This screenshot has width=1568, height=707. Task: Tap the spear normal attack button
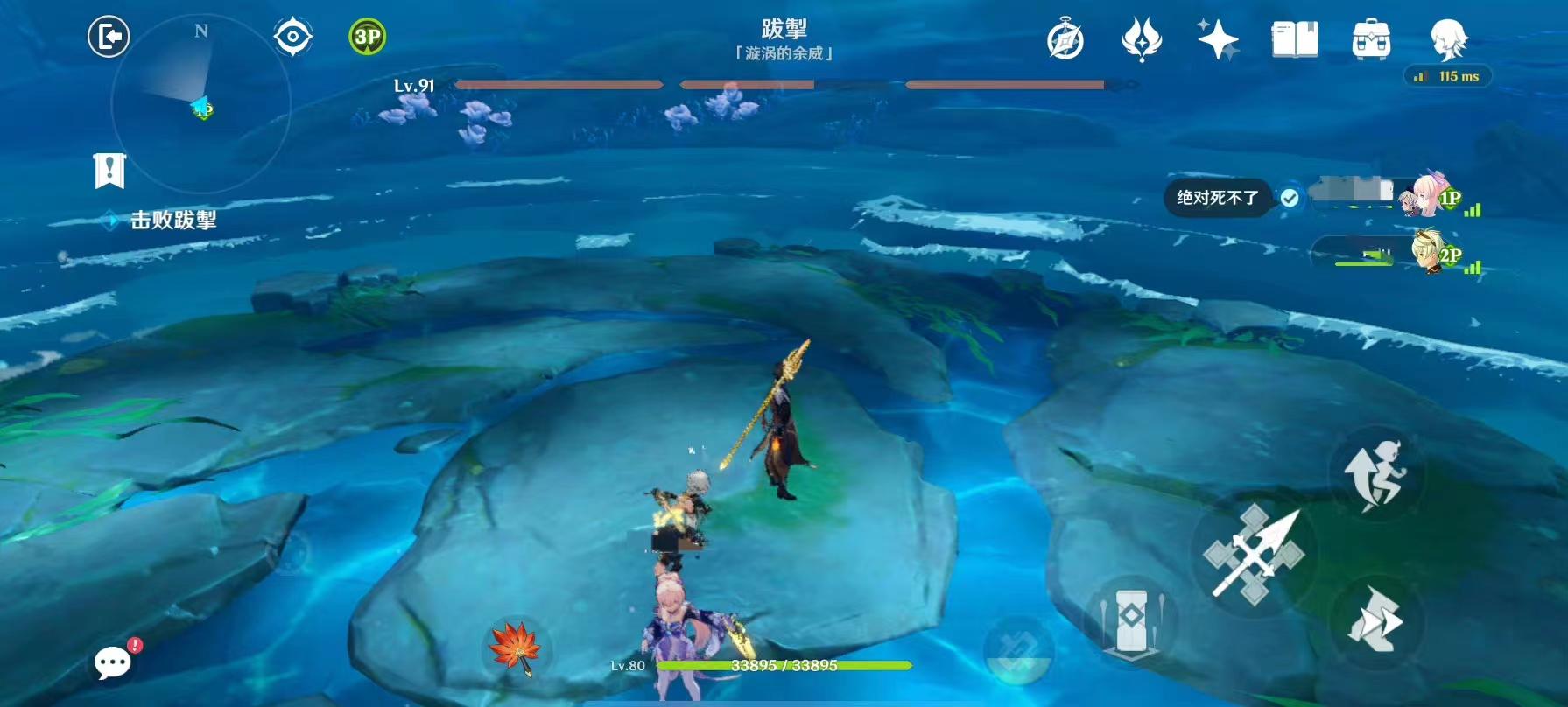[x=1254, y=553]
